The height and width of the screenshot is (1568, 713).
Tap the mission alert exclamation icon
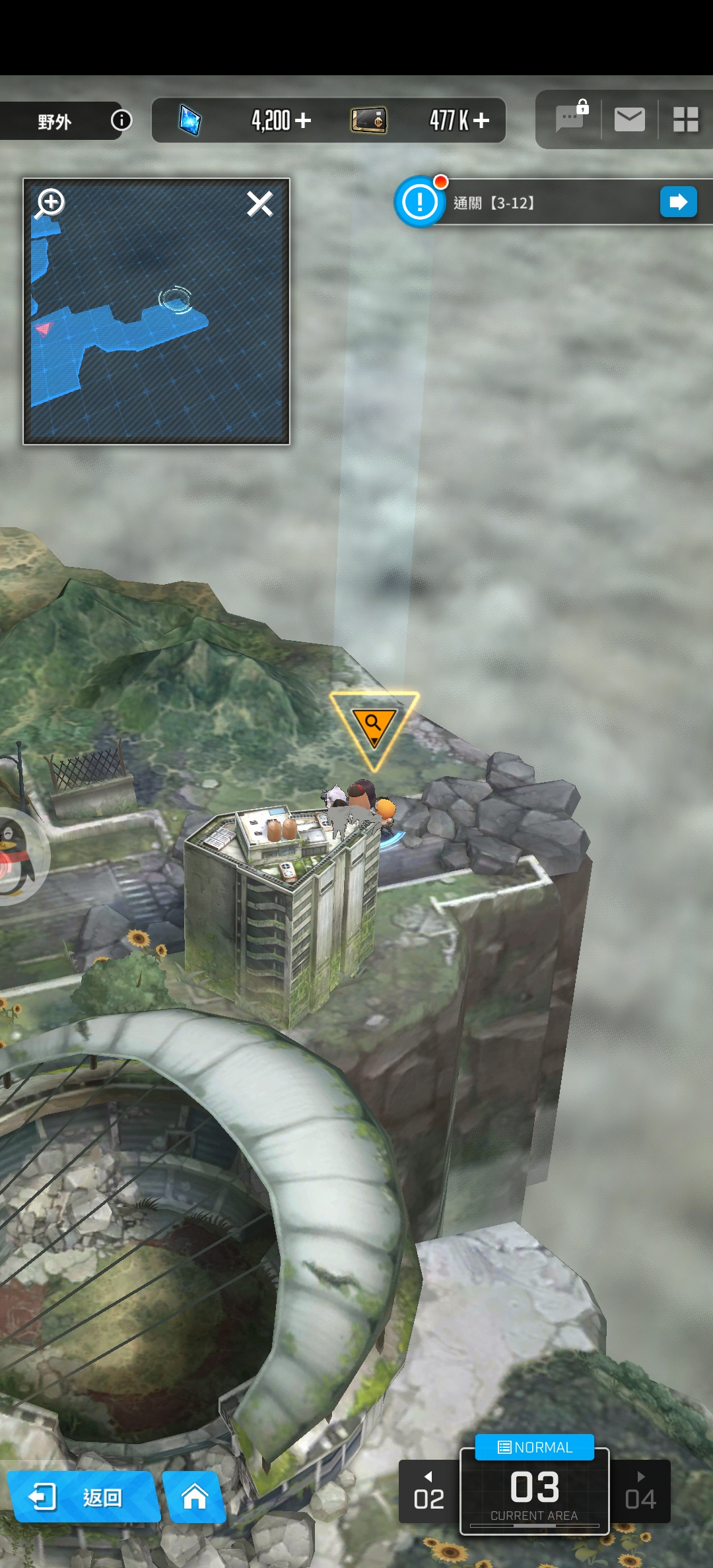[420, 202]
